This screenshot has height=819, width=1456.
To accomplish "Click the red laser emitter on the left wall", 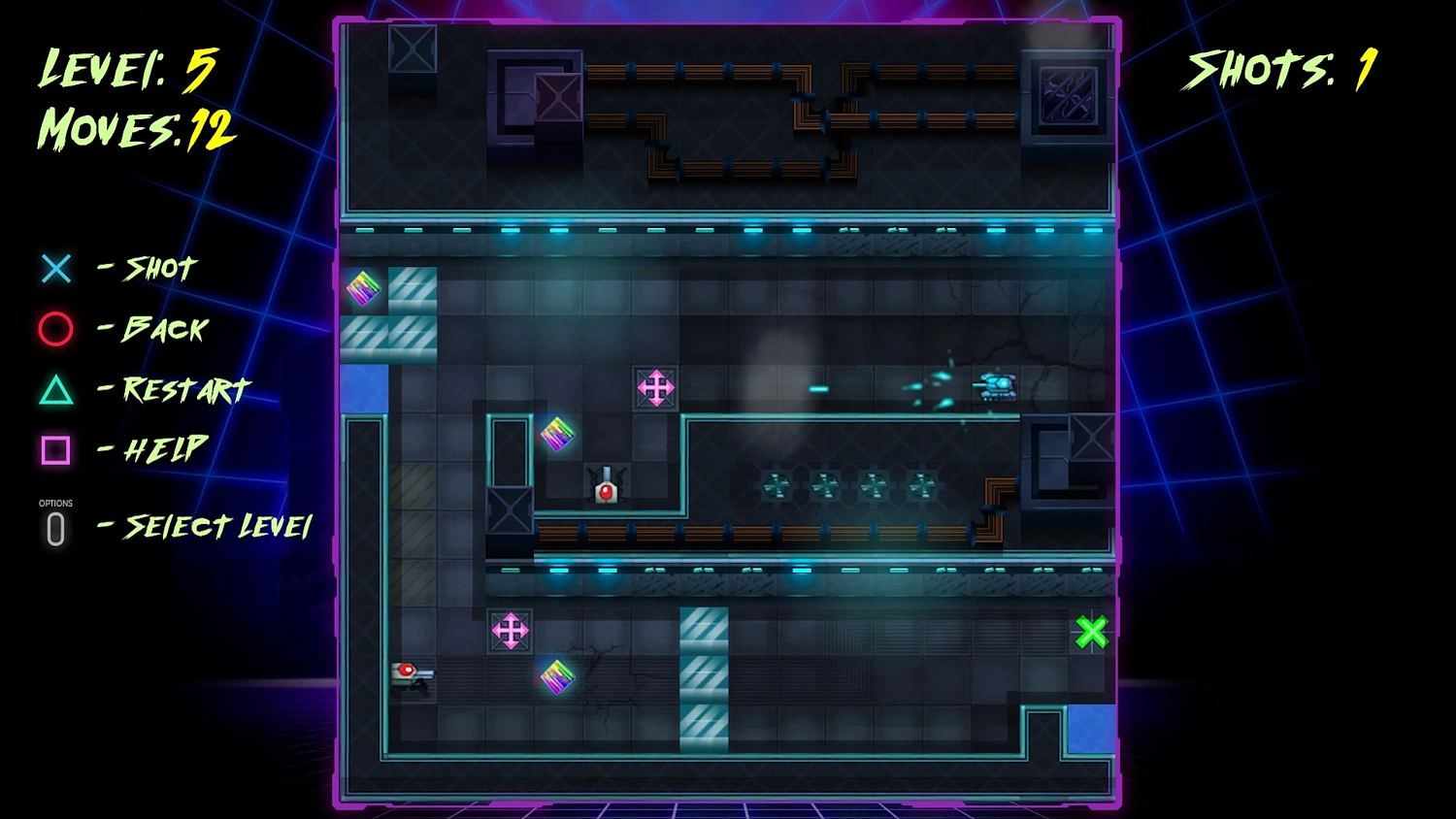I will (408, 672).
